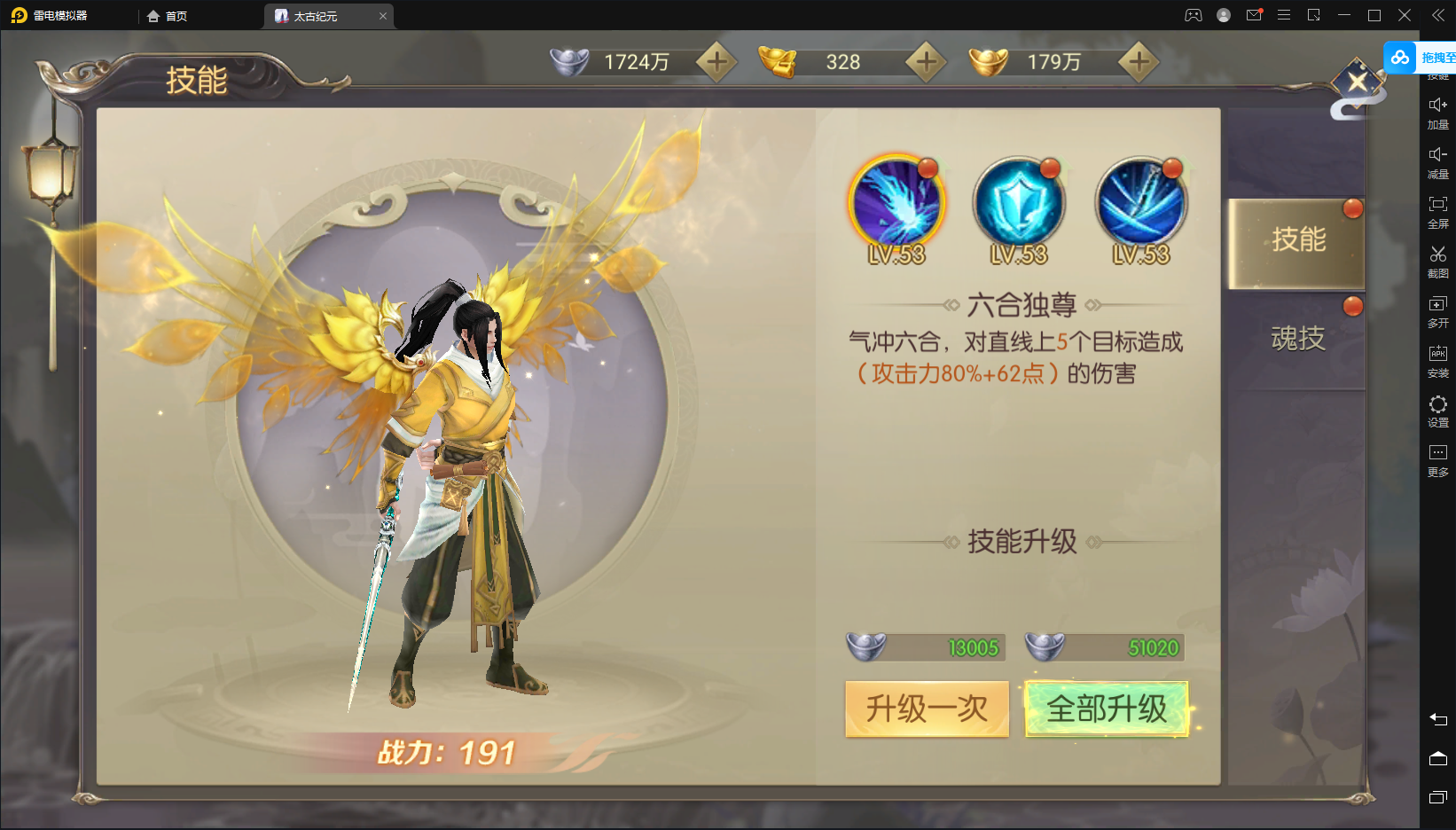Add currency with the plus next to 179万
This screenshot has width=1456, height=830.
click(x=1139, y=61)
